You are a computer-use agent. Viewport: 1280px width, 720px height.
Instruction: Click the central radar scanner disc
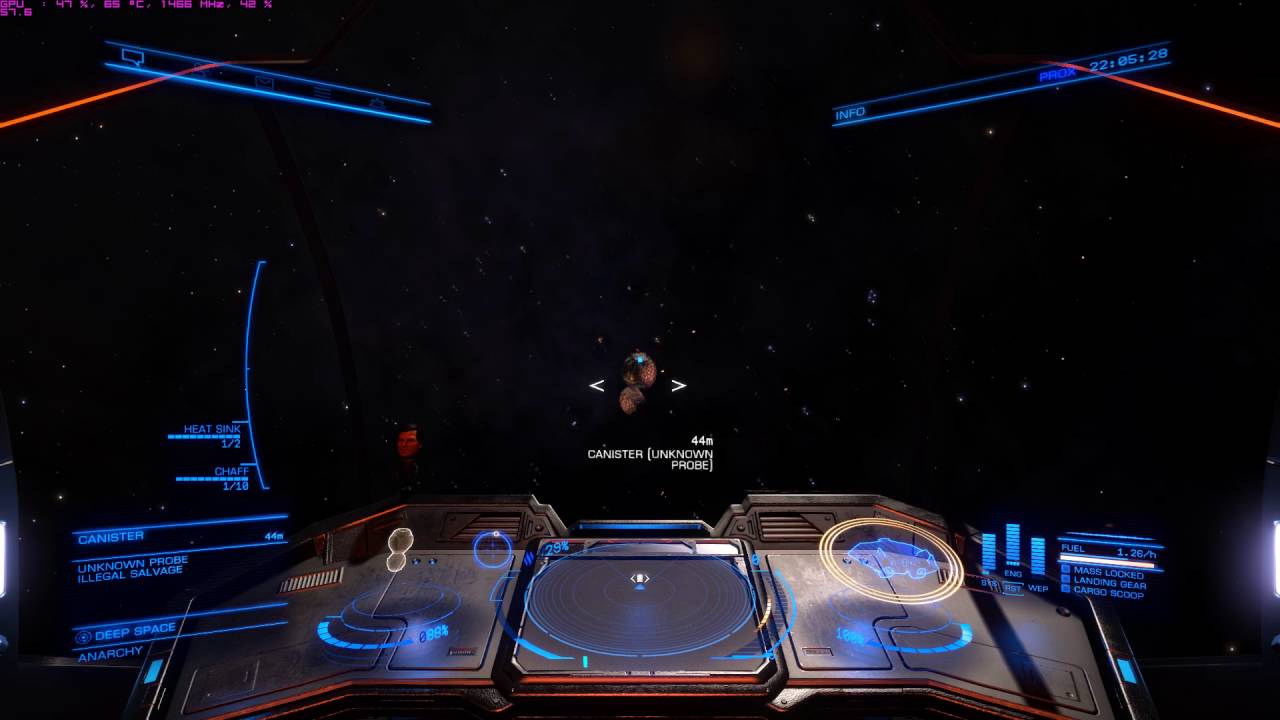click(x=640, y=601)
